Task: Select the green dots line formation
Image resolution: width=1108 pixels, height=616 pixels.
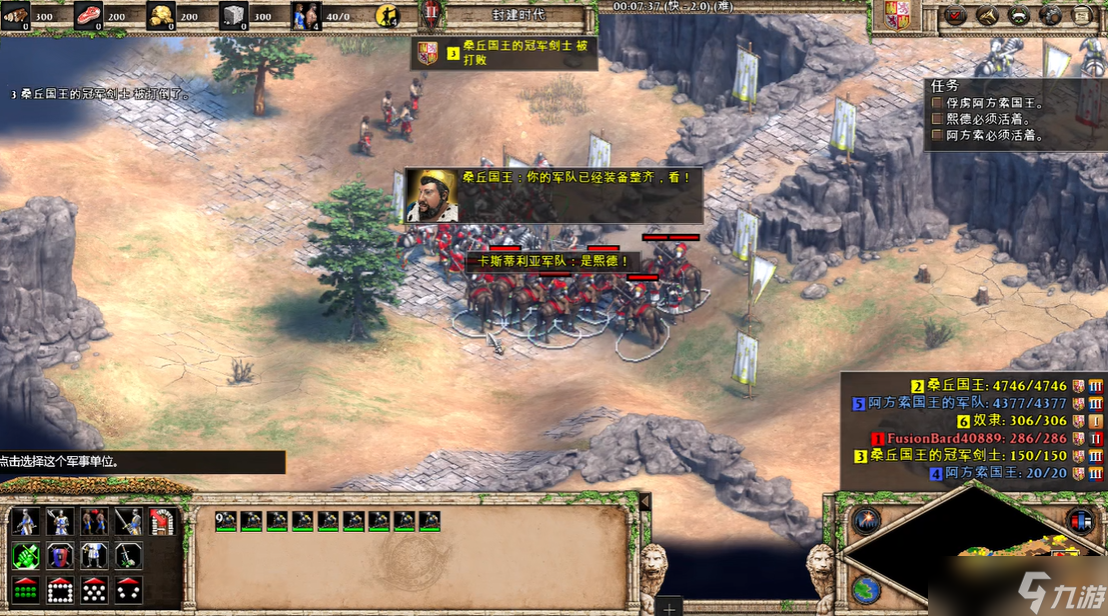Action: click(26, 589)
